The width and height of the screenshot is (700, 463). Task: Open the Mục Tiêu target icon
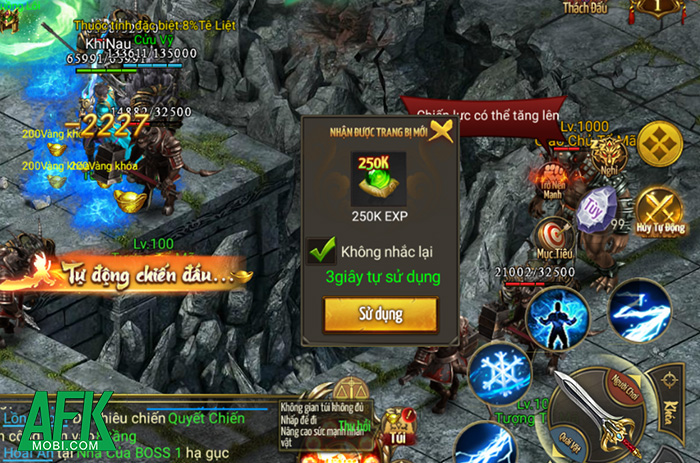click(549, 237)
